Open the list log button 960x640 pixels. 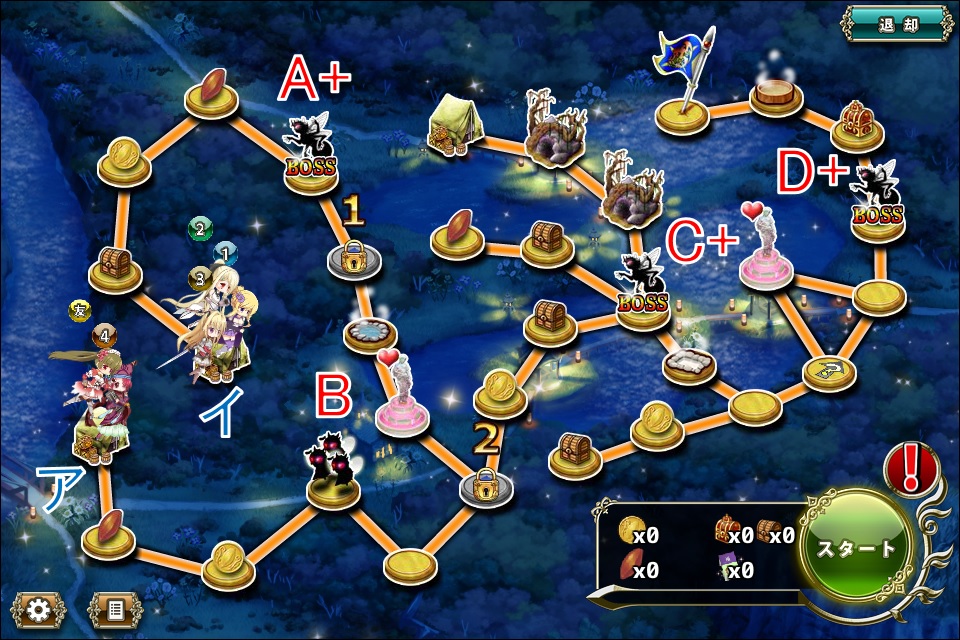(x=115, y=609)
